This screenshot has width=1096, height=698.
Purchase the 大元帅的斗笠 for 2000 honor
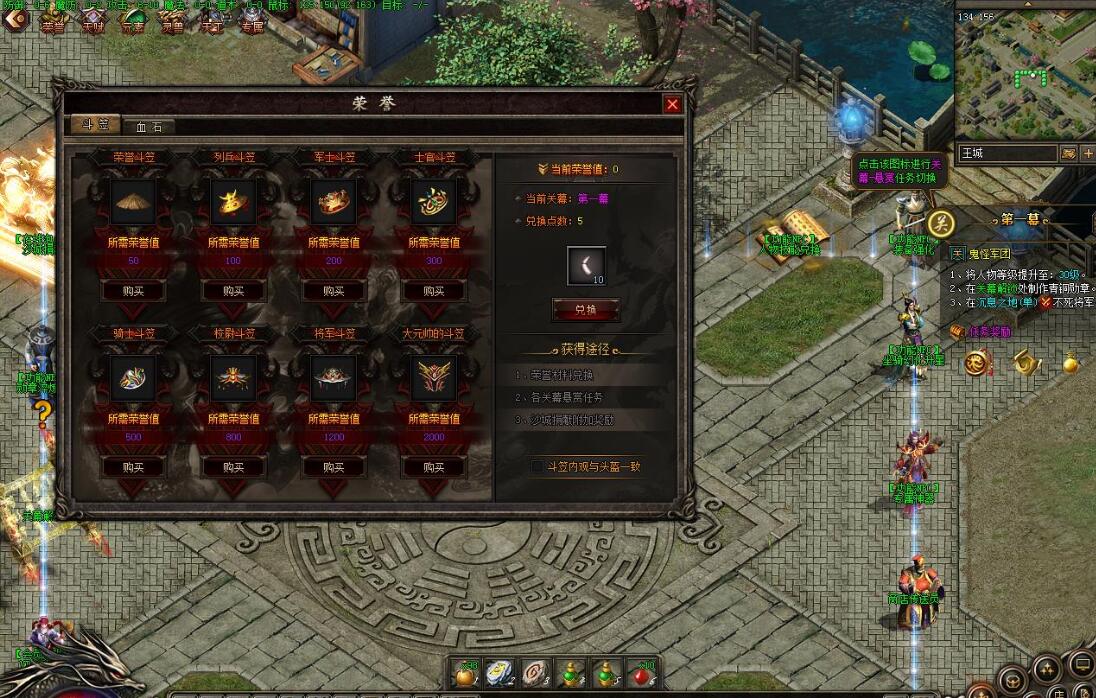[x=433, y=467]
